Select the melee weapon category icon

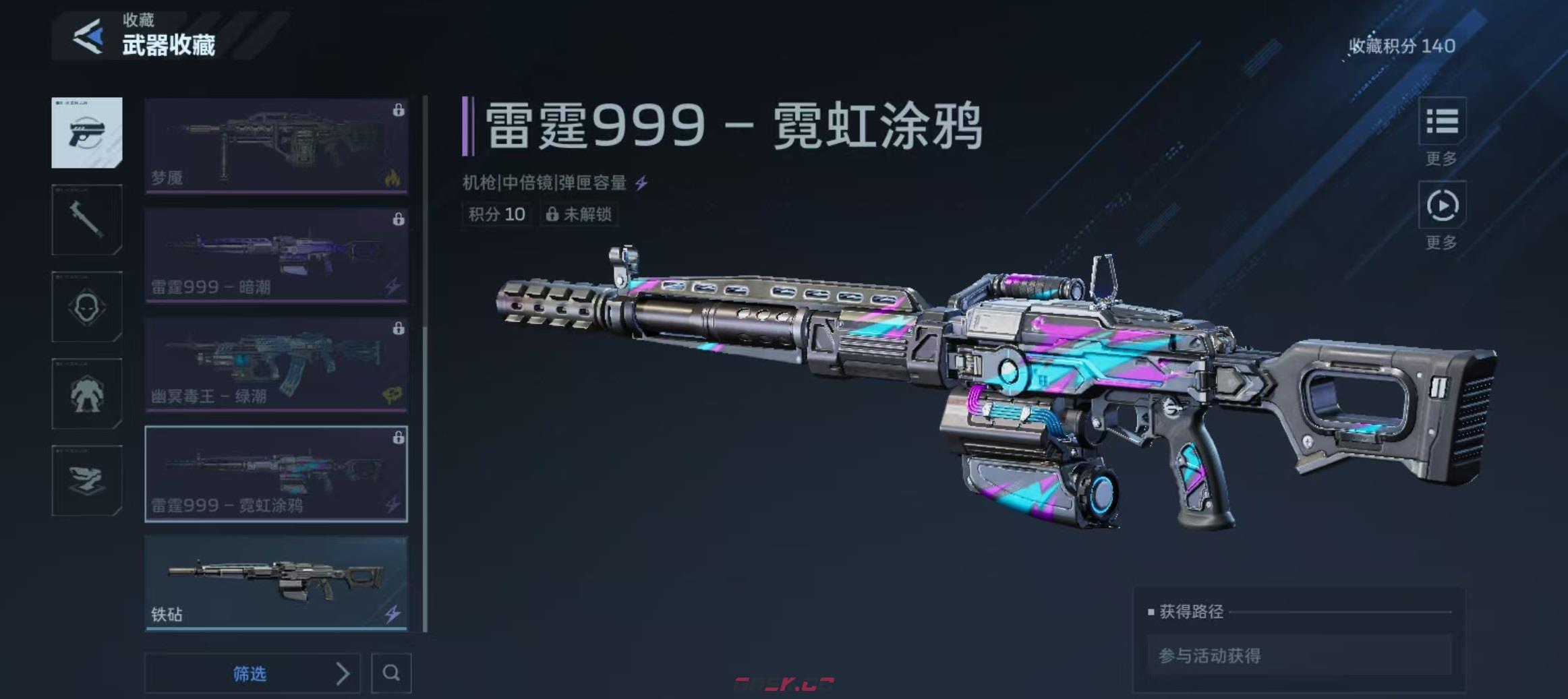point(86,221)
